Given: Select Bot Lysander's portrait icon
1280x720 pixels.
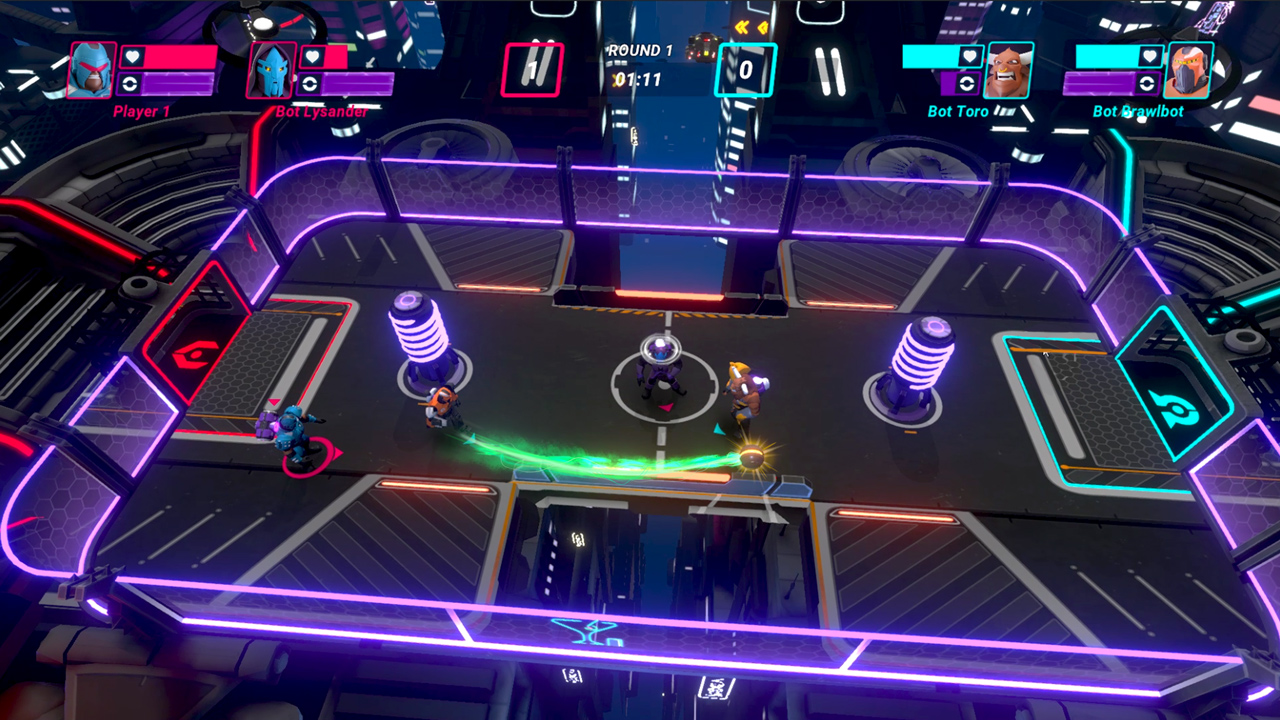Looking at the screenshot, I should coord(270,70).
